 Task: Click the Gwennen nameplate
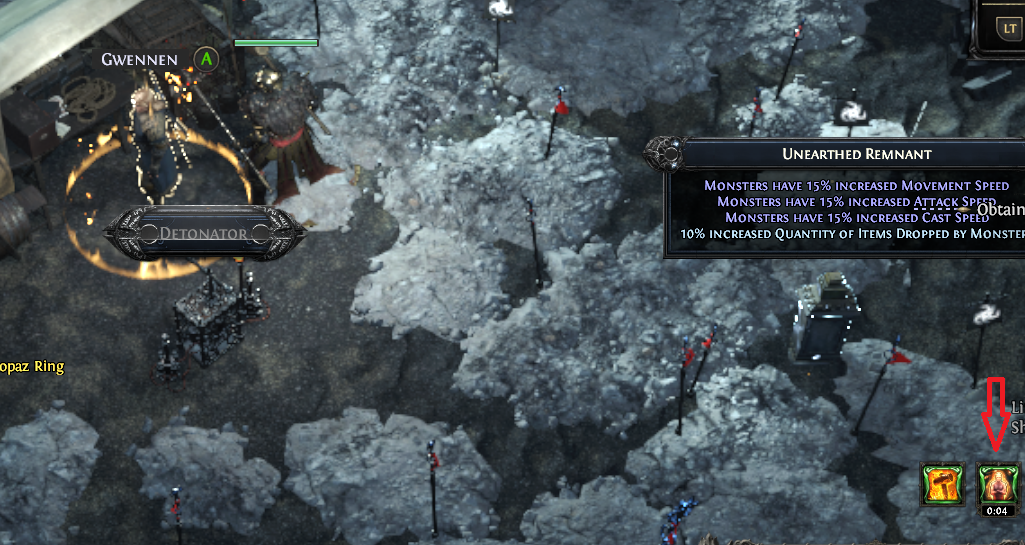point(139,59)
